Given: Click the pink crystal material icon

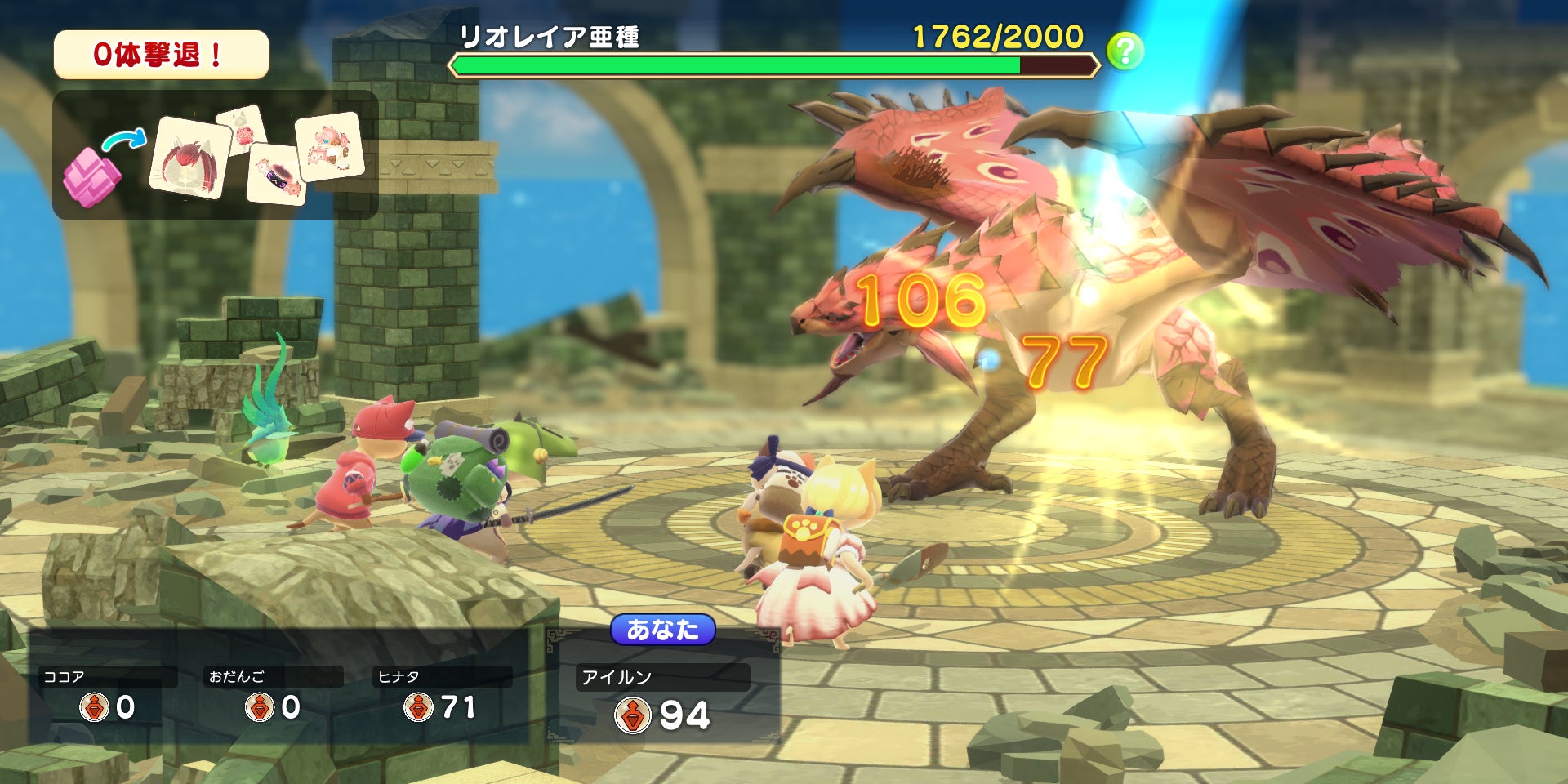Looking at the screenshot, I should [x=91, y=177].
